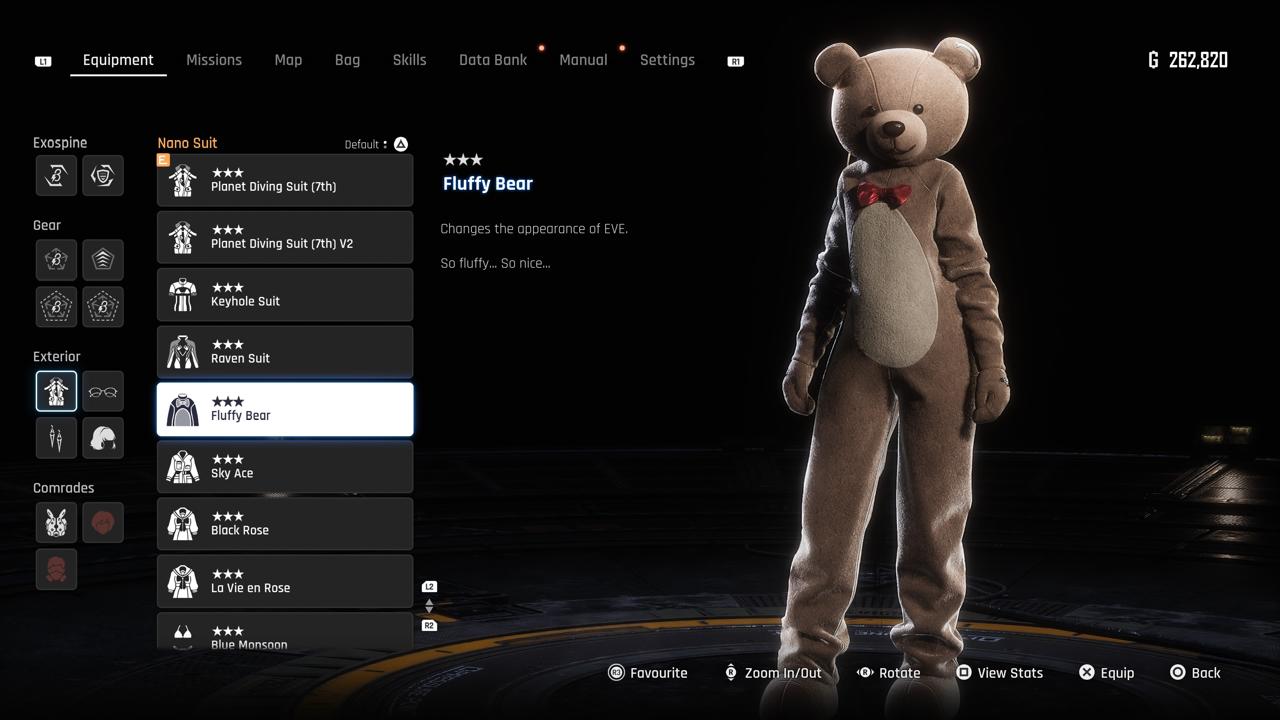Viewport: 1280px width, 720px height.
Task: Select the earrings exterior slot
Action: 56,438
